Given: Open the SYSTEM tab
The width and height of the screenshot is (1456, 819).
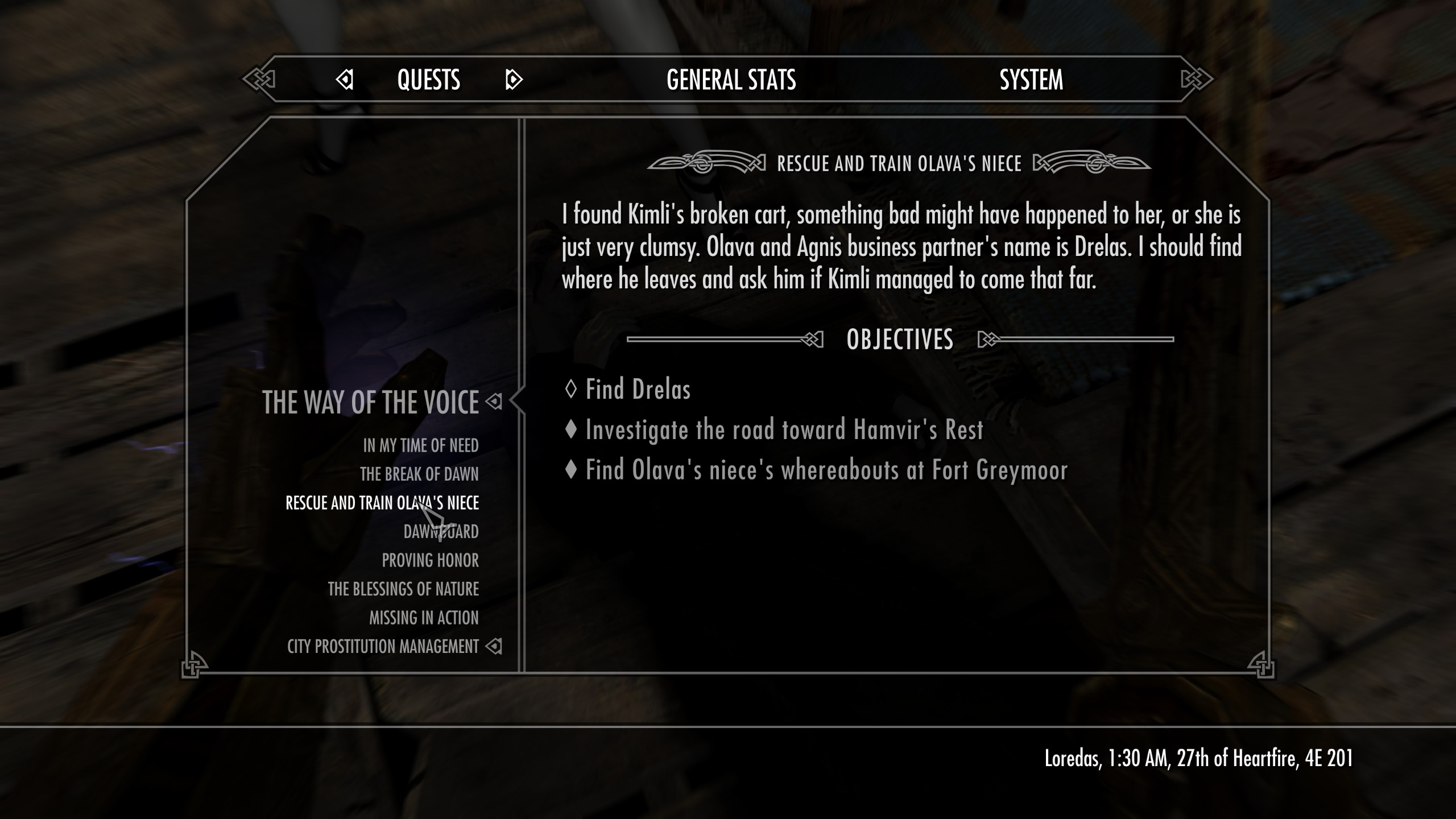Looking at the screenshot, I should pos(1032,80).
